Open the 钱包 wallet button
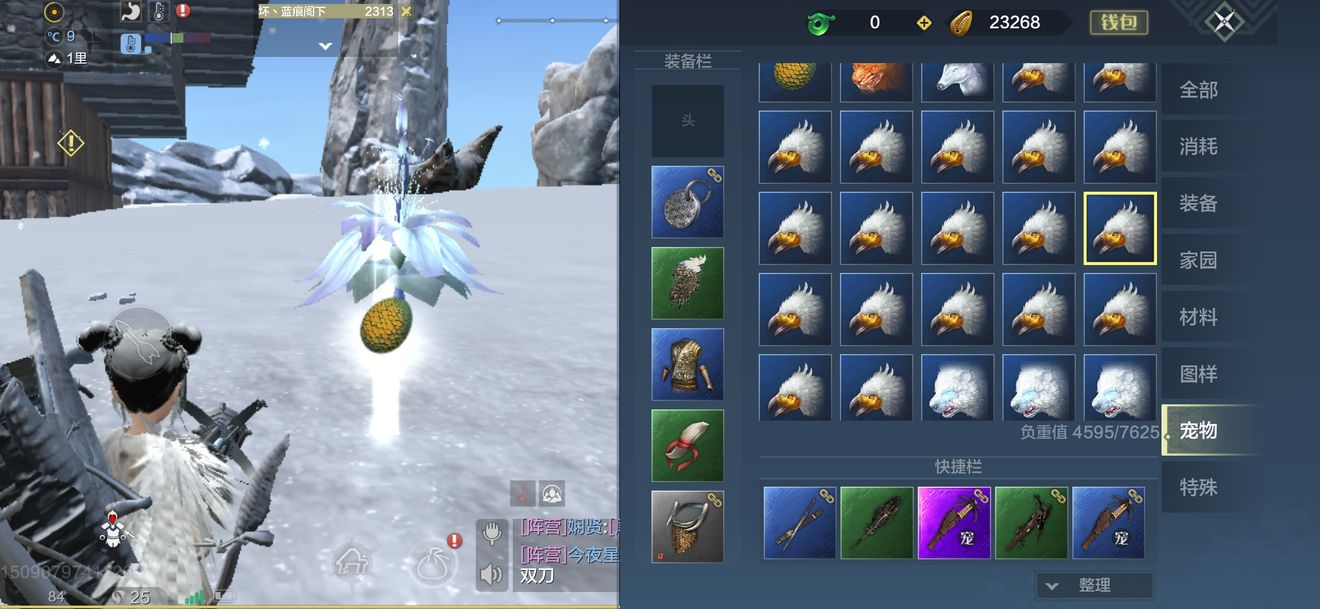 pyautogui.click(x=1118, y=23)
